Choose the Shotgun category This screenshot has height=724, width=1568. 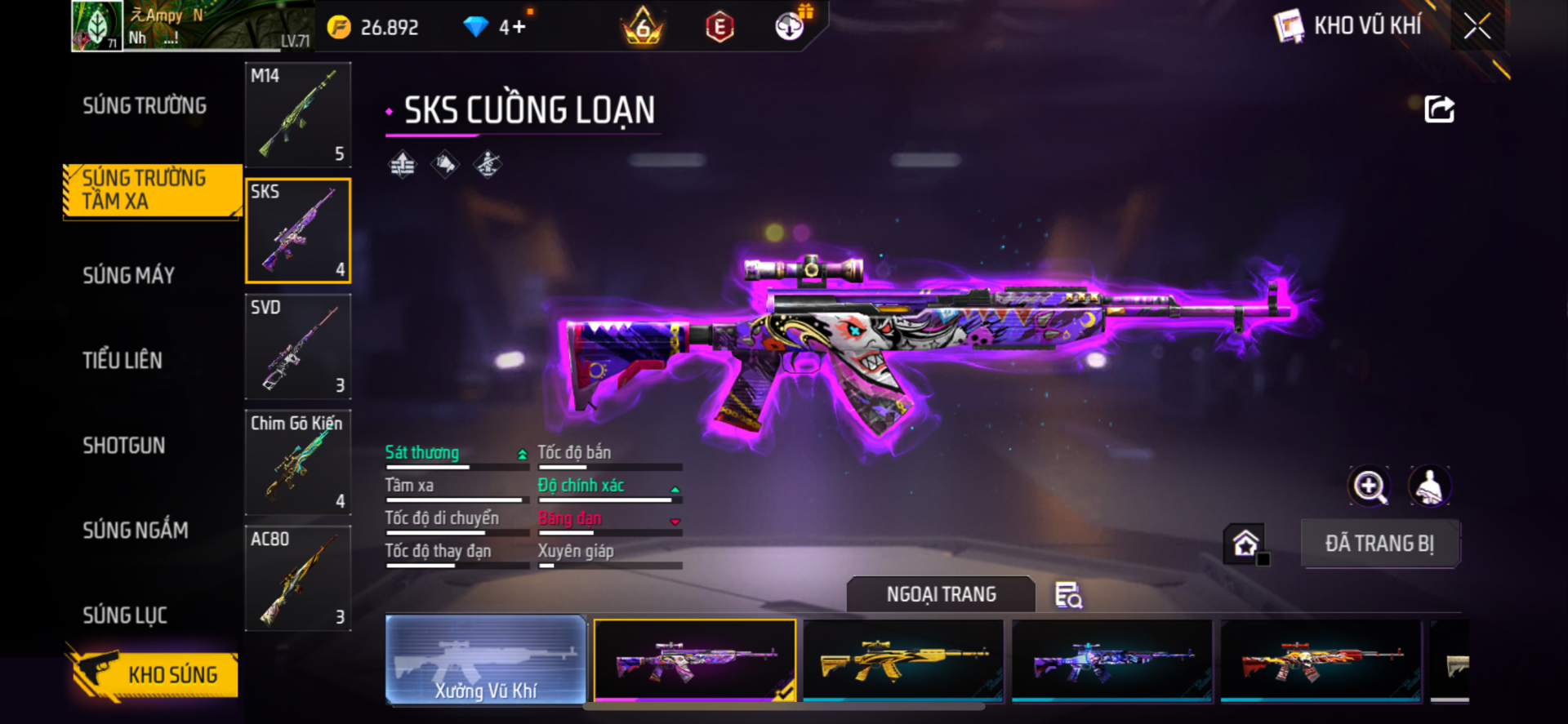point(124,446)
